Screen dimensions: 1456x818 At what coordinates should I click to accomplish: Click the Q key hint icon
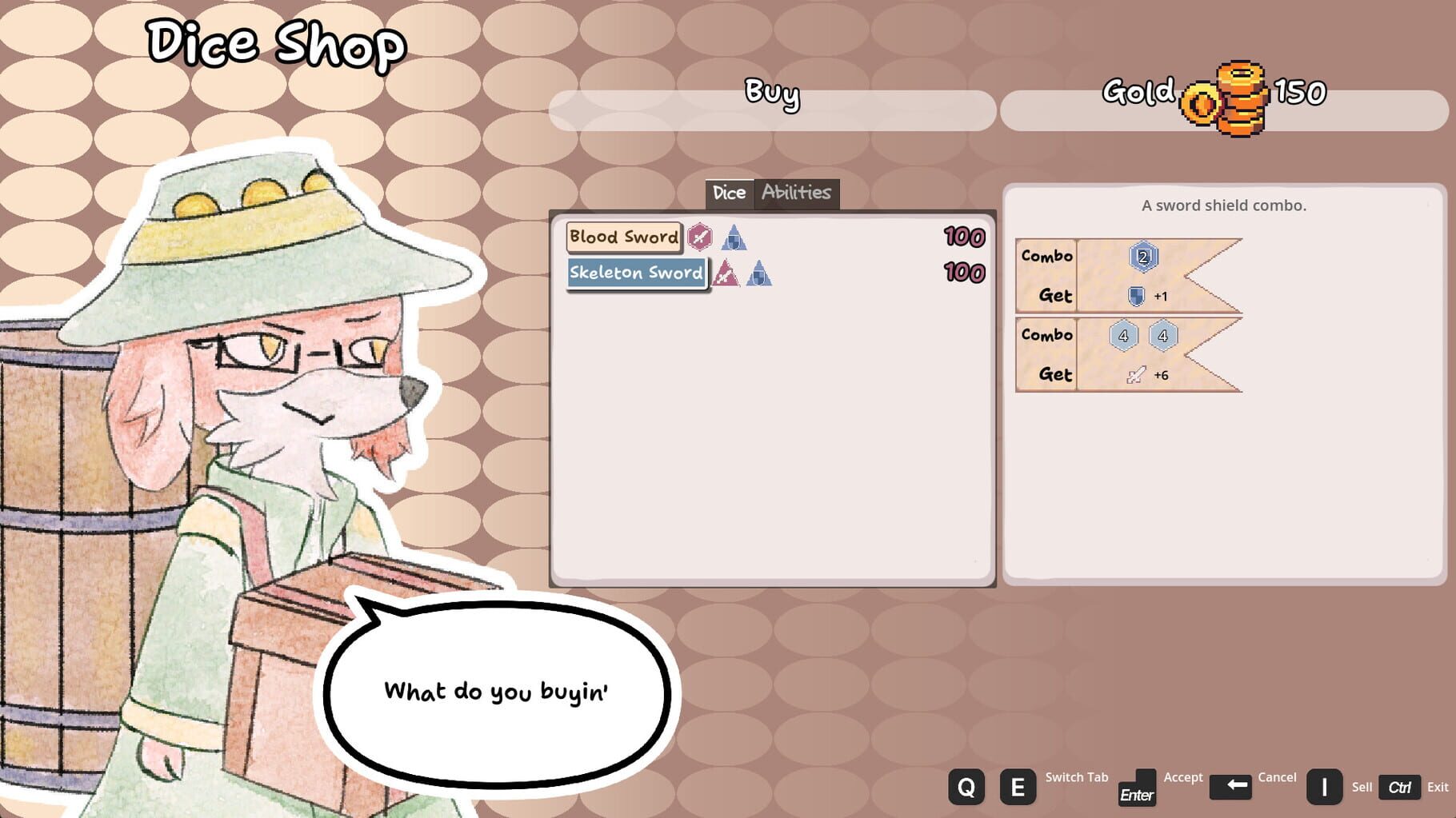(x=966, y=787)
